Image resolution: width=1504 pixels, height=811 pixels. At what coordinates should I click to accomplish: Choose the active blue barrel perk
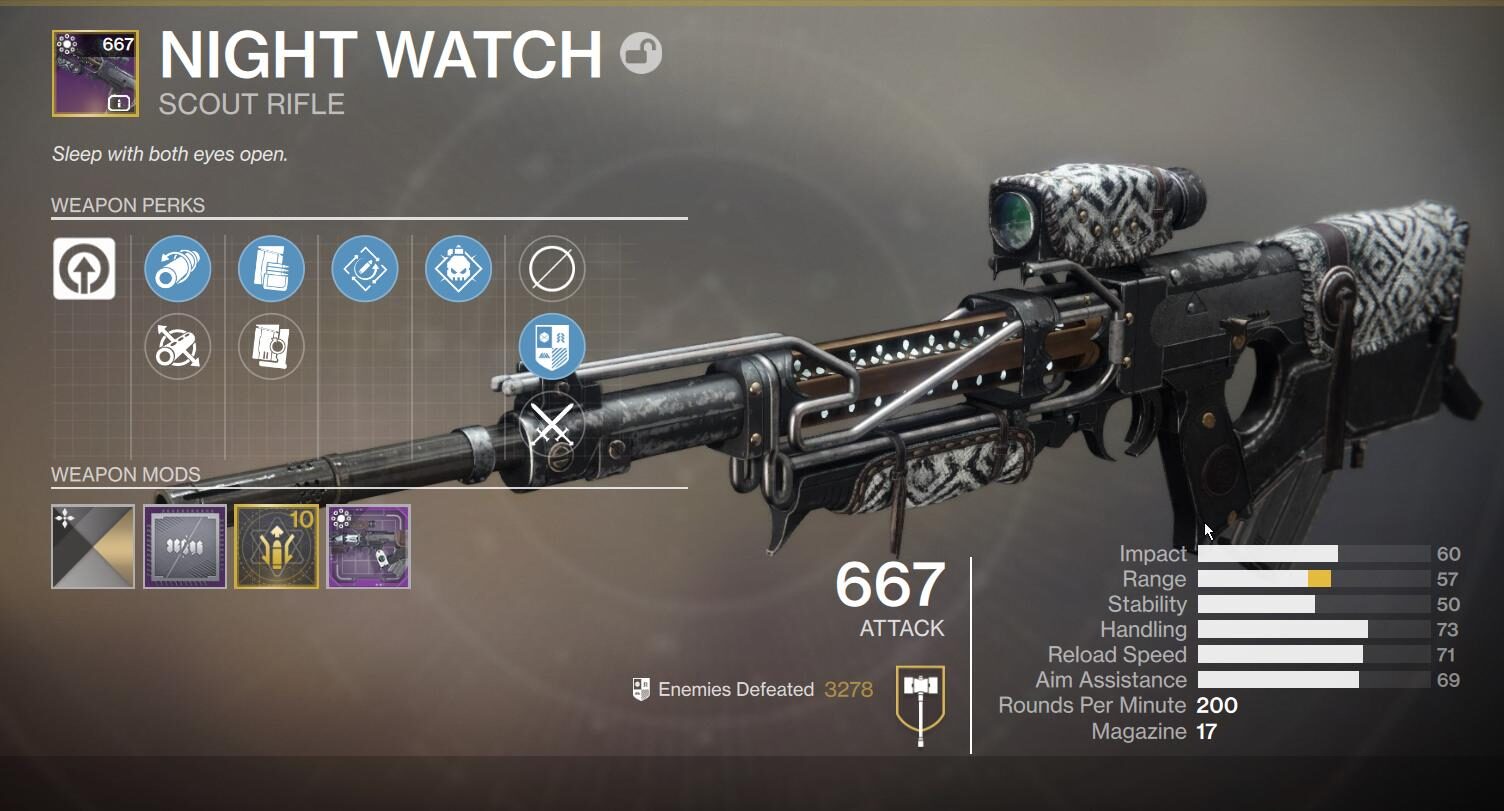pos(177,269)
